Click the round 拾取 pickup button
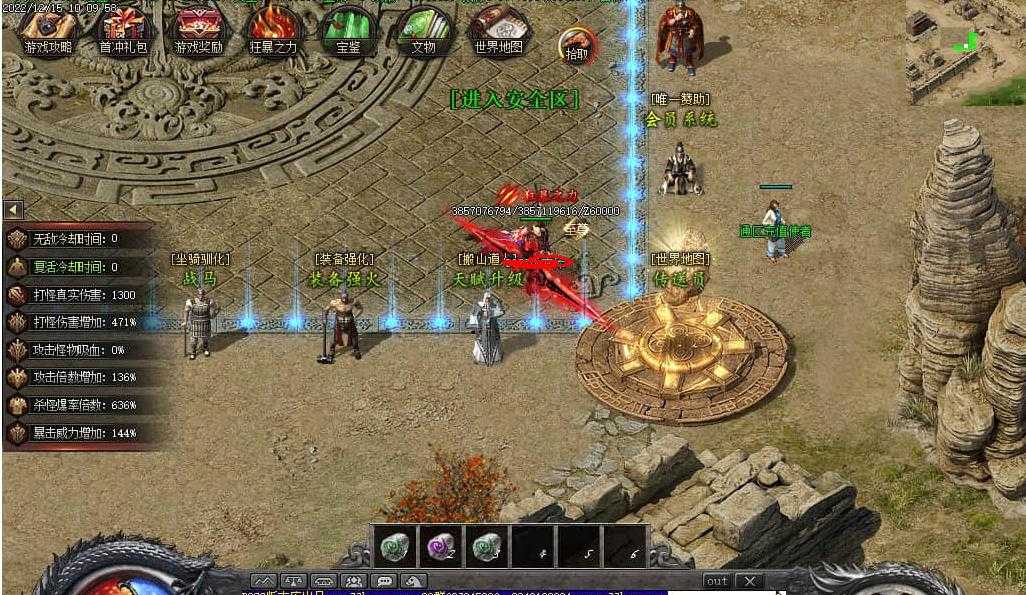 point(577,46)
